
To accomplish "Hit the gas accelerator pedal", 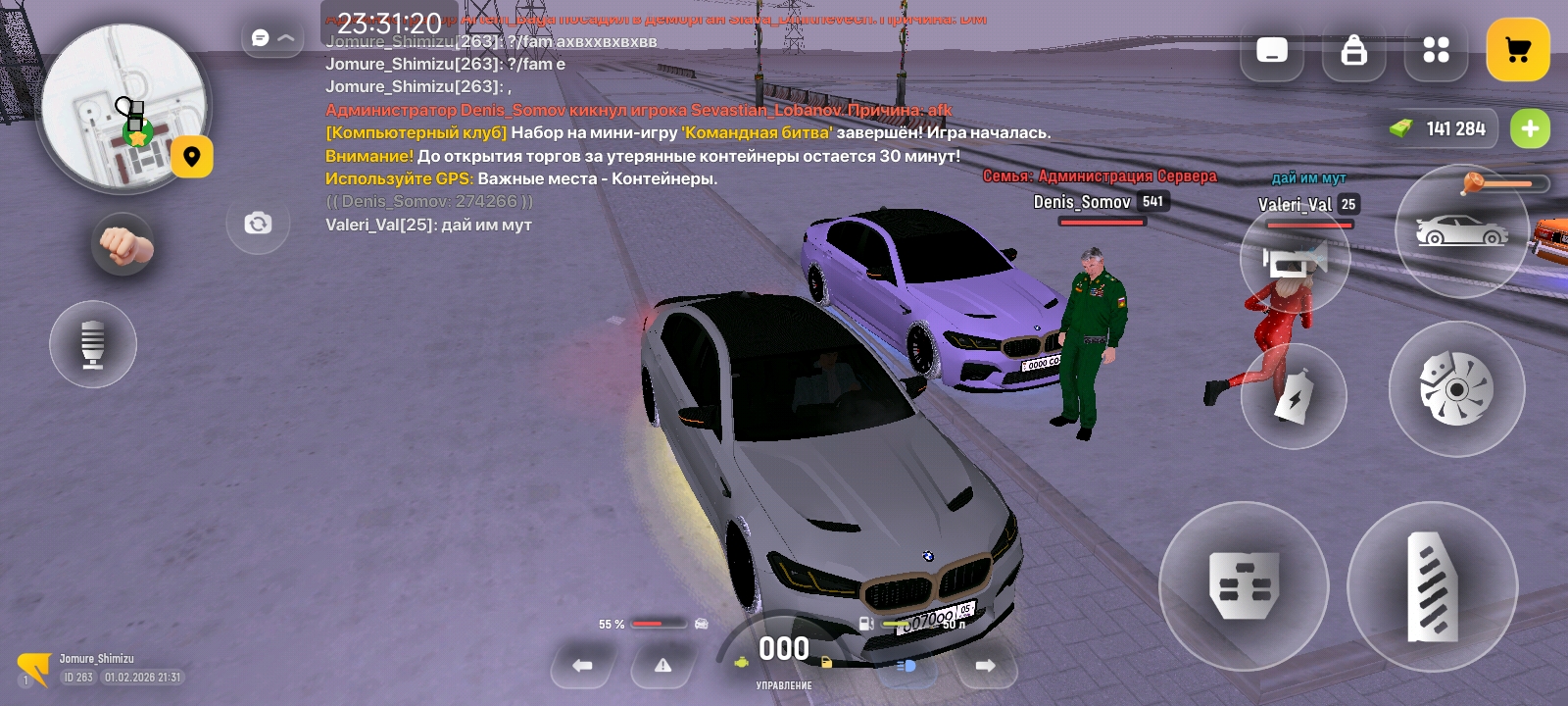I will (1432, 586).
